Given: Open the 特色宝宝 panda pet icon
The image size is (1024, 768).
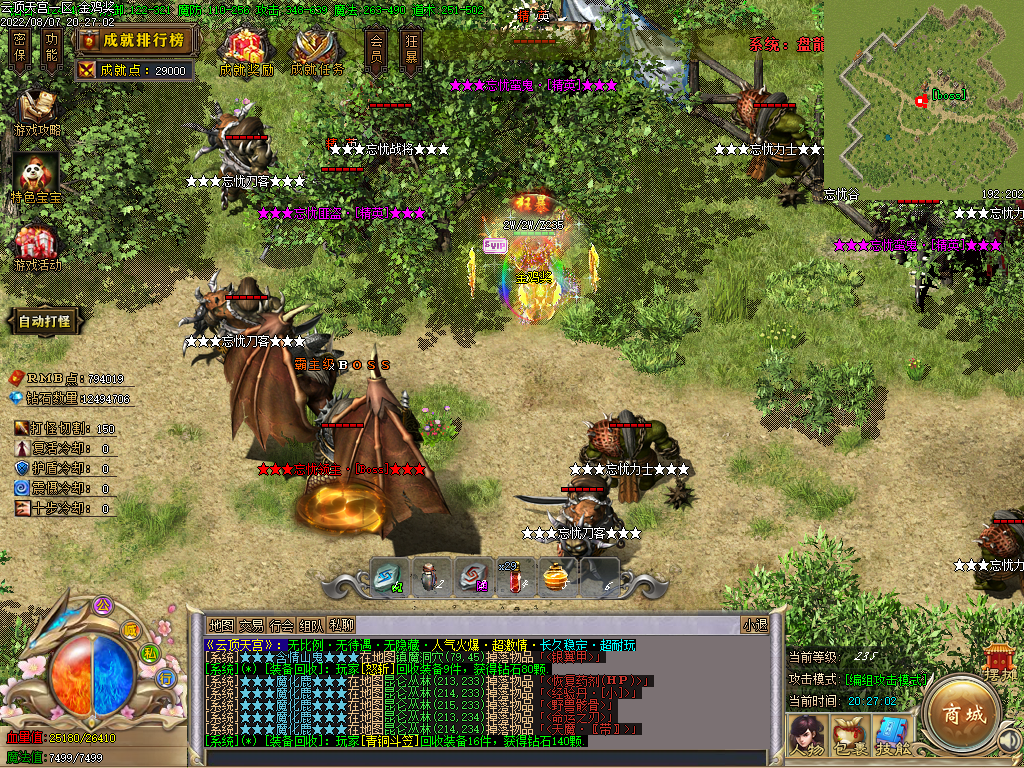Looking at the screenshot, I should point(36,179).
